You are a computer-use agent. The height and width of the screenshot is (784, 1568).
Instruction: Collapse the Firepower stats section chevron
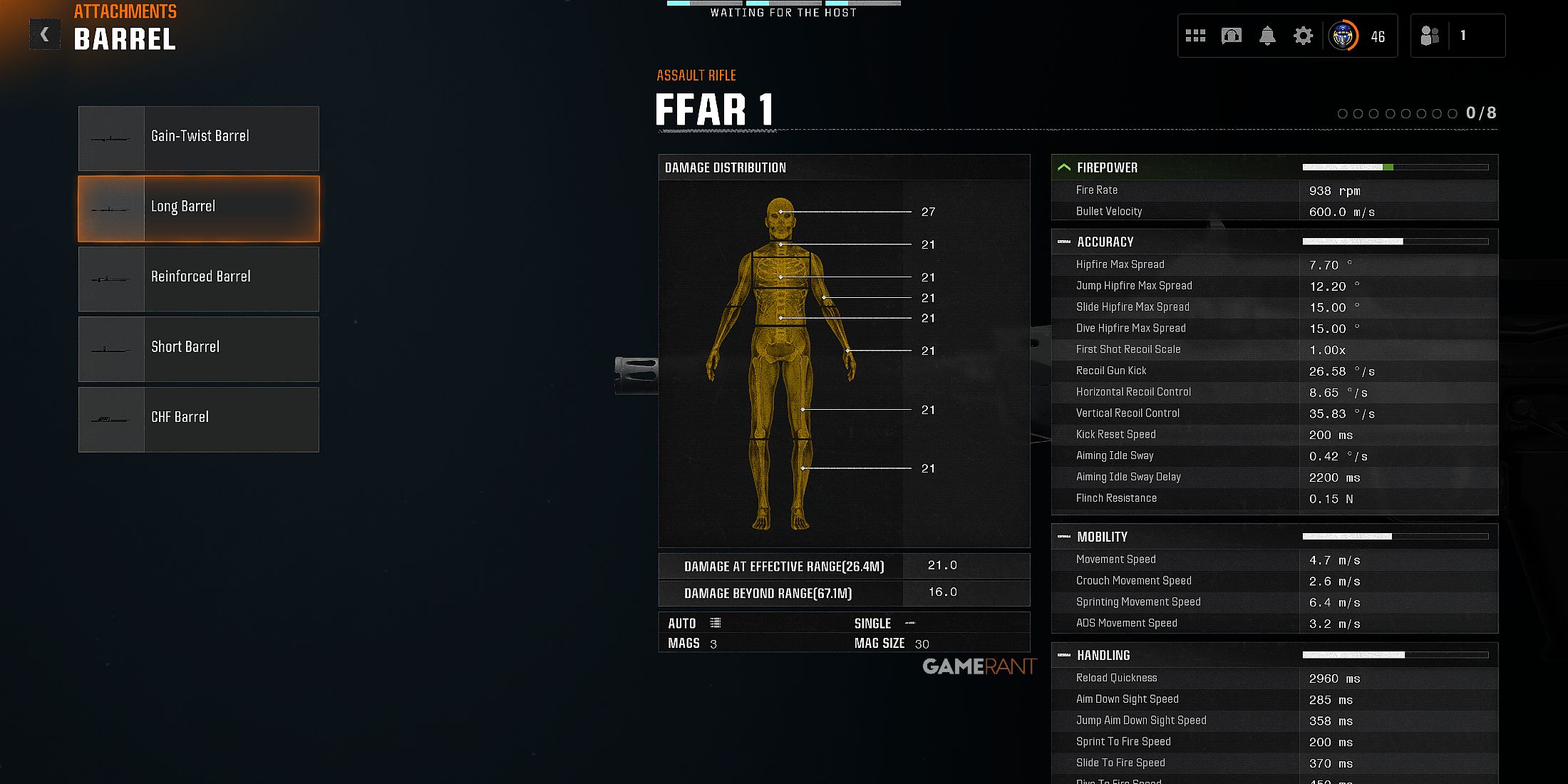point(1064,166)
